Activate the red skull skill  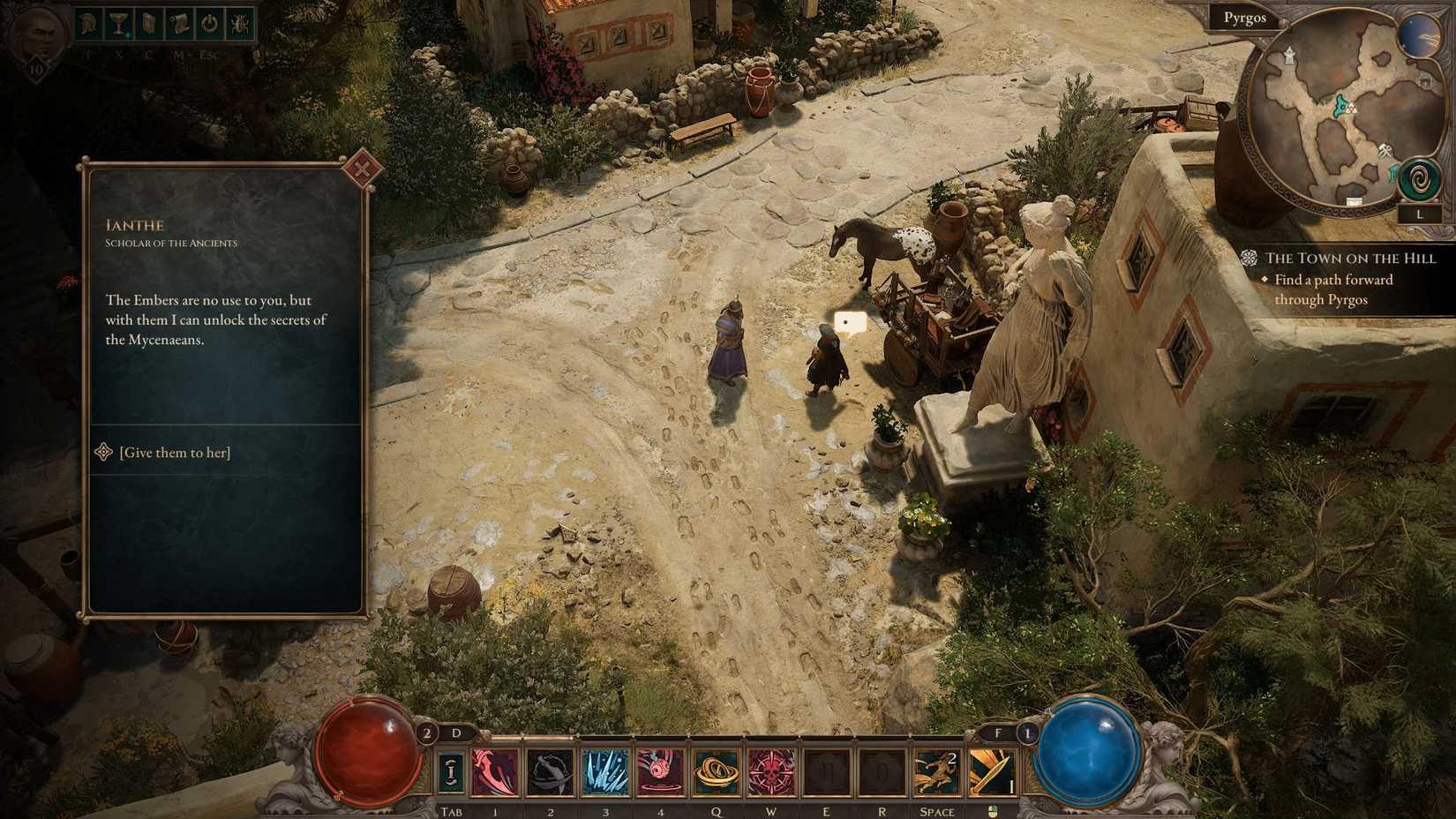pos(770,772)
